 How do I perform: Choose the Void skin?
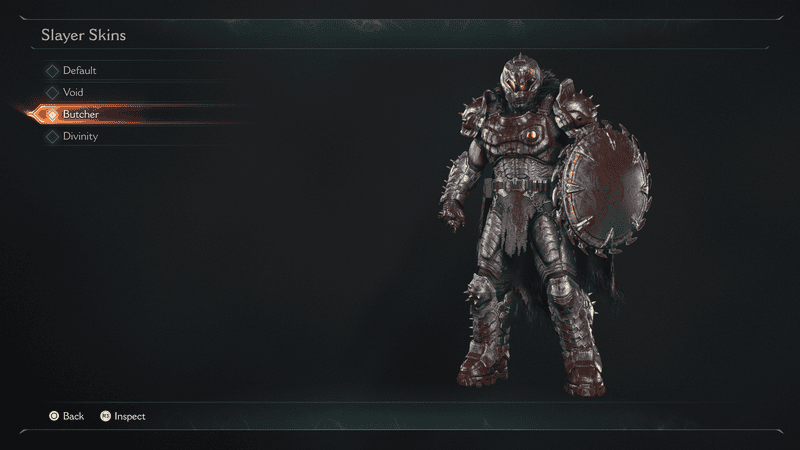click(x=73, y=93)
